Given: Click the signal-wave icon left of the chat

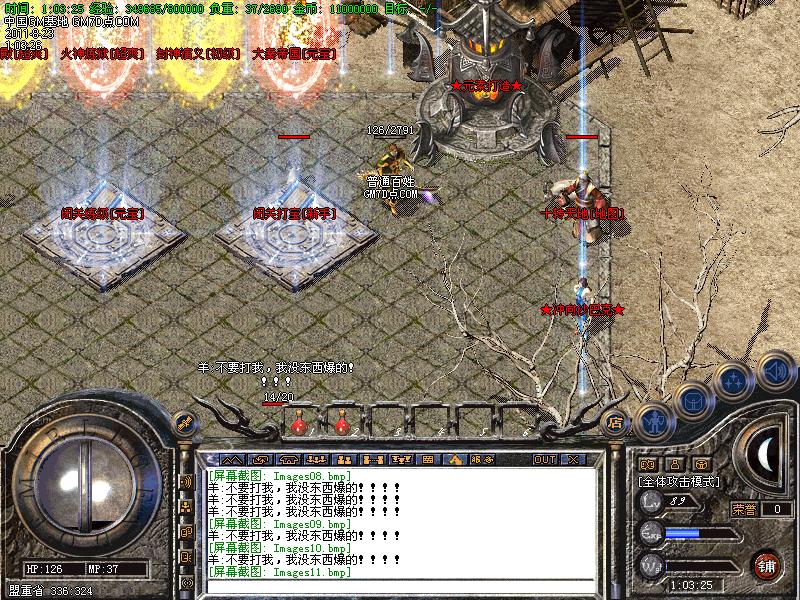Looking at the screenshot, I should click(186, 482).
